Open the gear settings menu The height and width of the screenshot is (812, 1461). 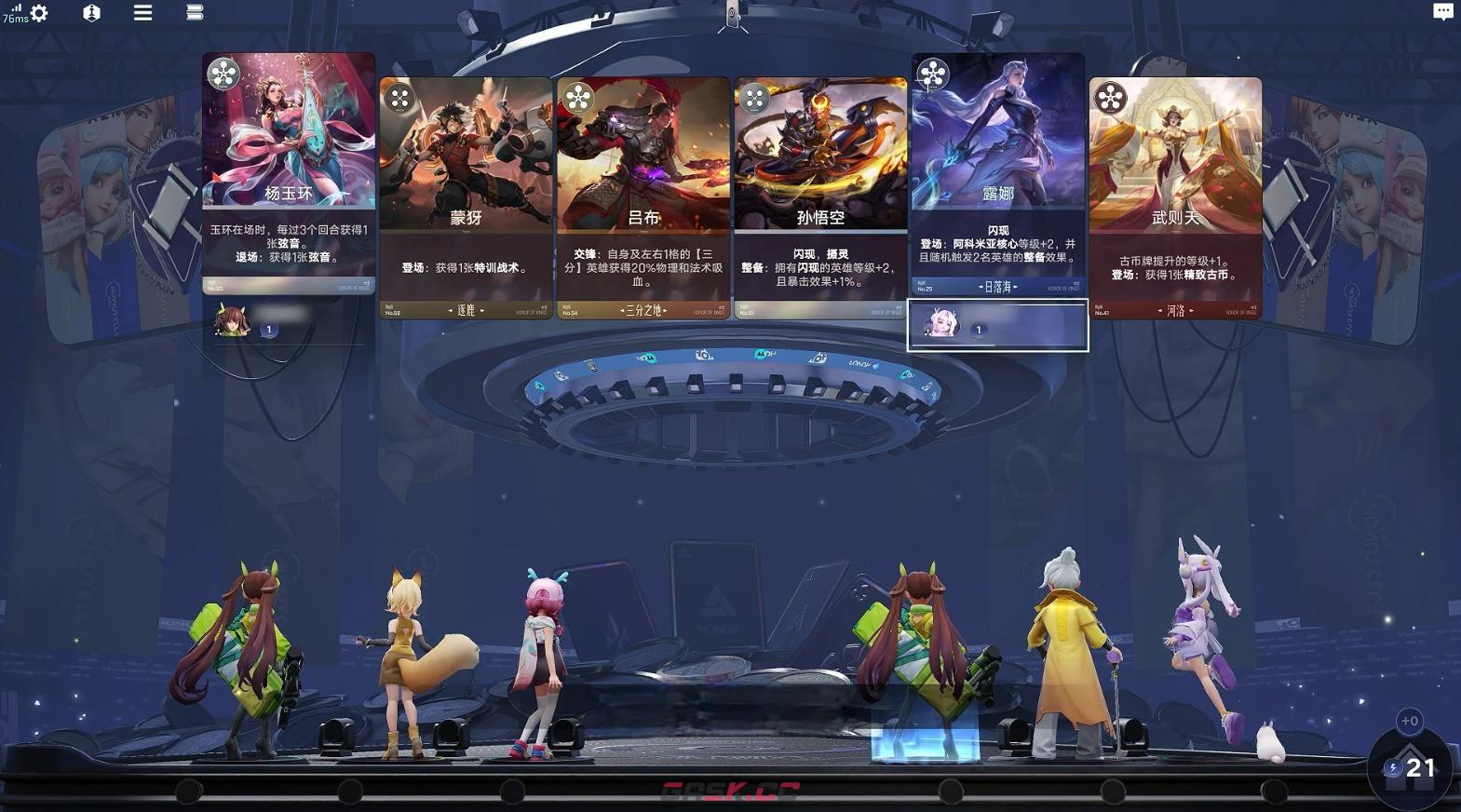click(39, 13)
